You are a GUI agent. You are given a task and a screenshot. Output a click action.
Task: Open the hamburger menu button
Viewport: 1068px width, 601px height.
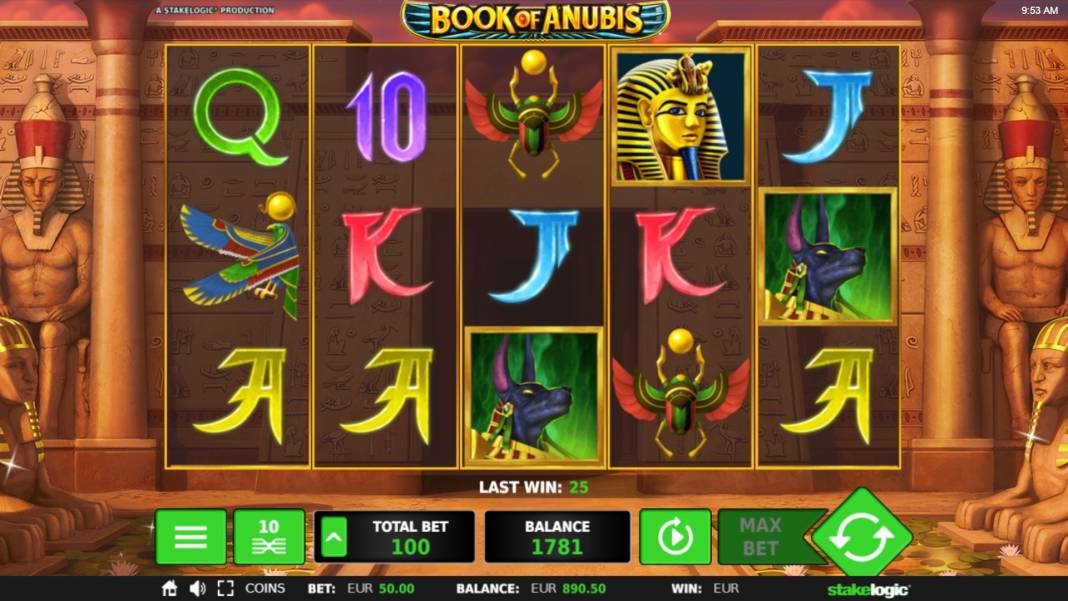190,537
